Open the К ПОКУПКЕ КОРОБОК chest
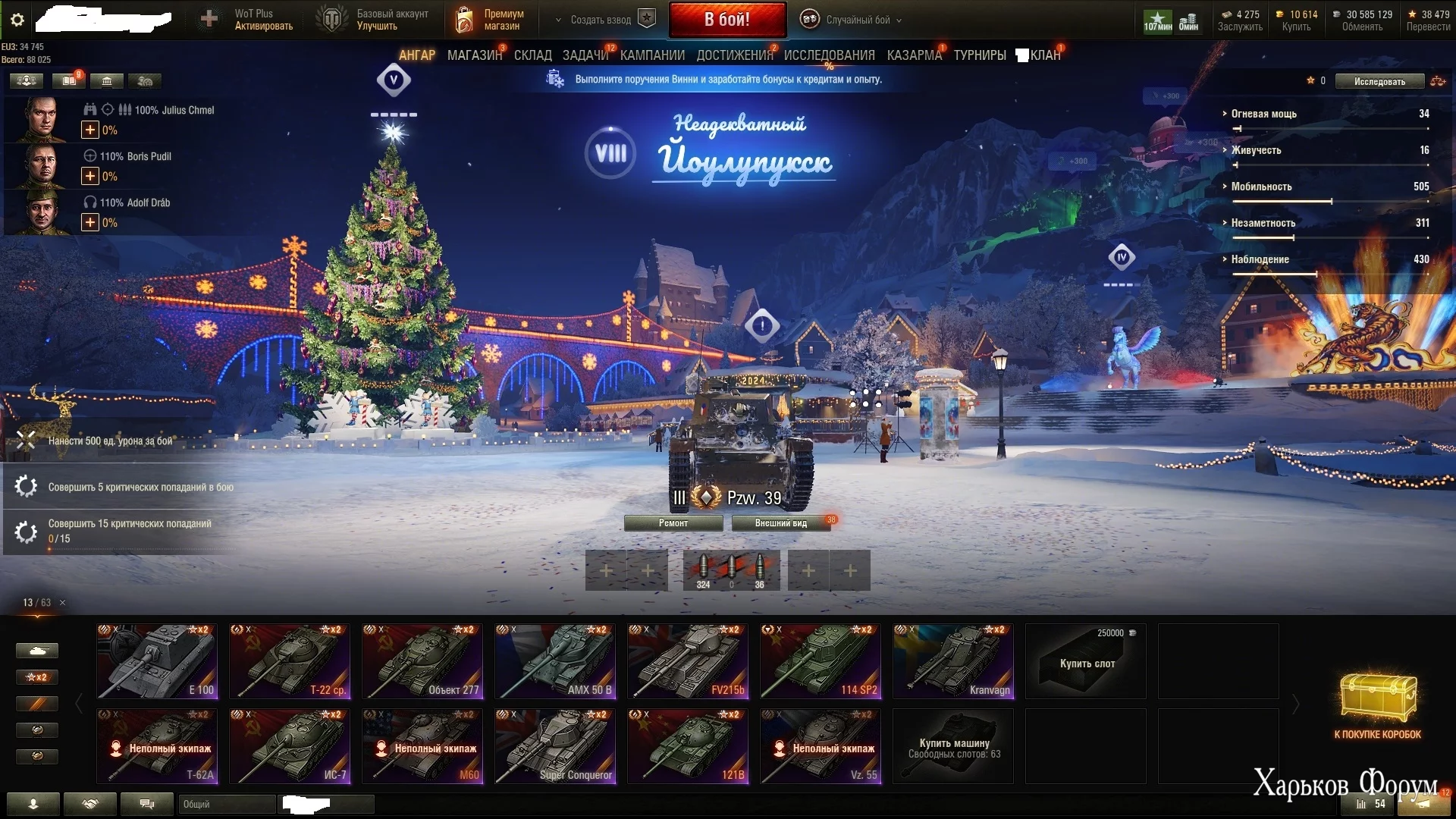The height and width of the screenshot is (819, 1456). [1377, 705]
